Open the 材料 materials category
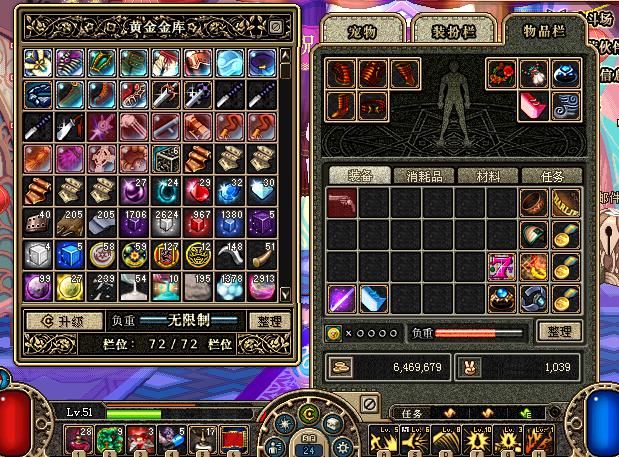Screen dimensions: 619x457 point(488,175)
